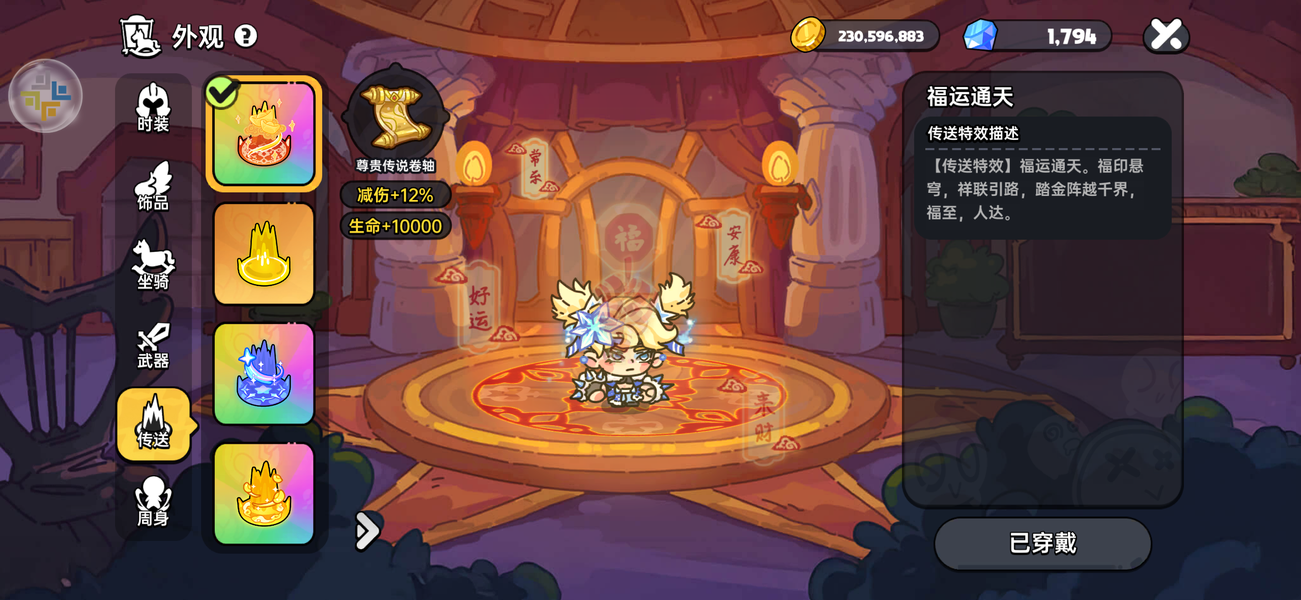The image size is (1301, 600).
Task: Show the 武器 weapon tab
Action: 153,345
